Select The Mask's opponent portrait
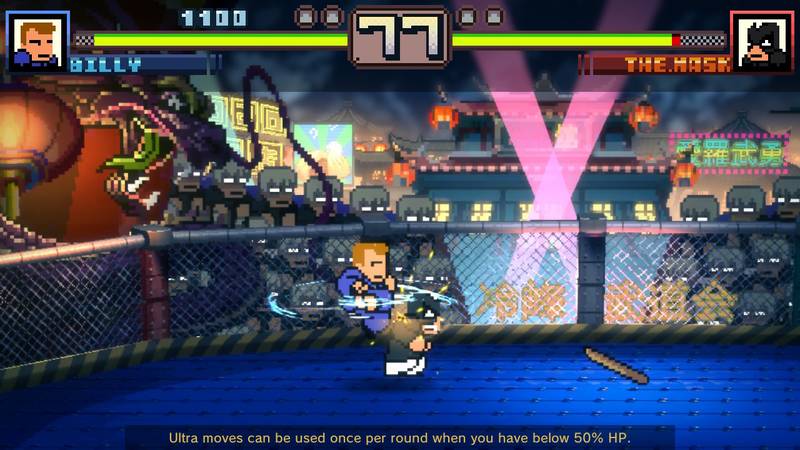 click(761, 41)
